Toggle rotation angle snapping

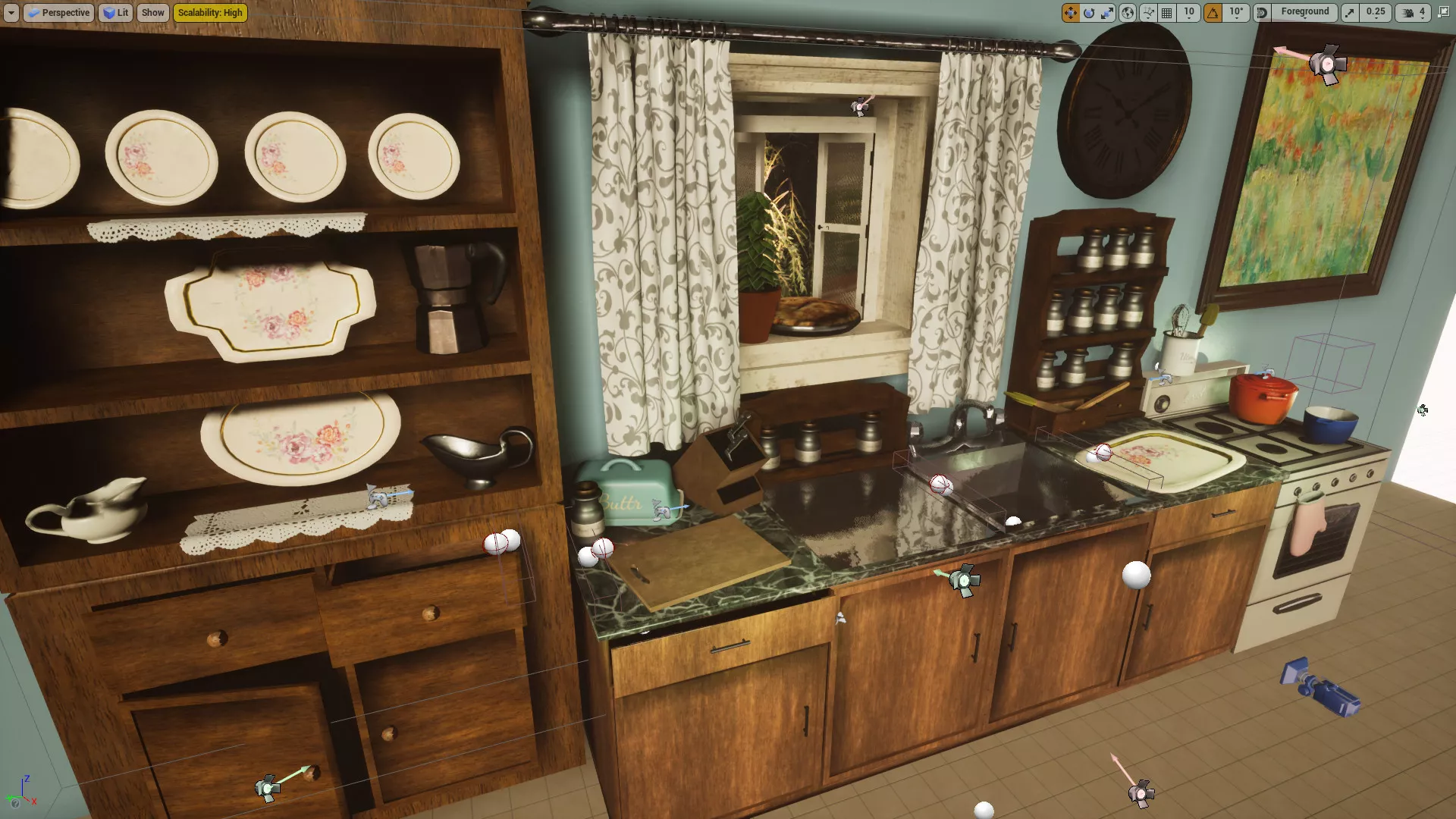pyautogui.click(x=1213, y=13)
